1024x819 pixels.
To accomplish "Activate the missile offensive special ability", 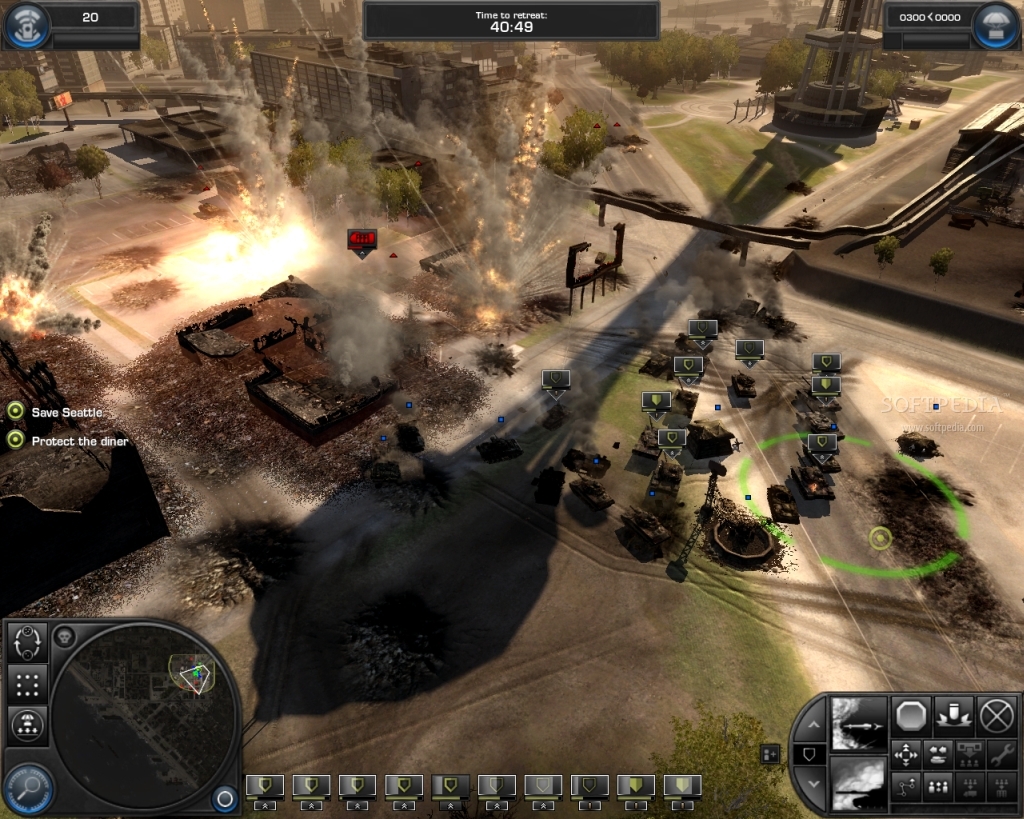I will 859,722.
